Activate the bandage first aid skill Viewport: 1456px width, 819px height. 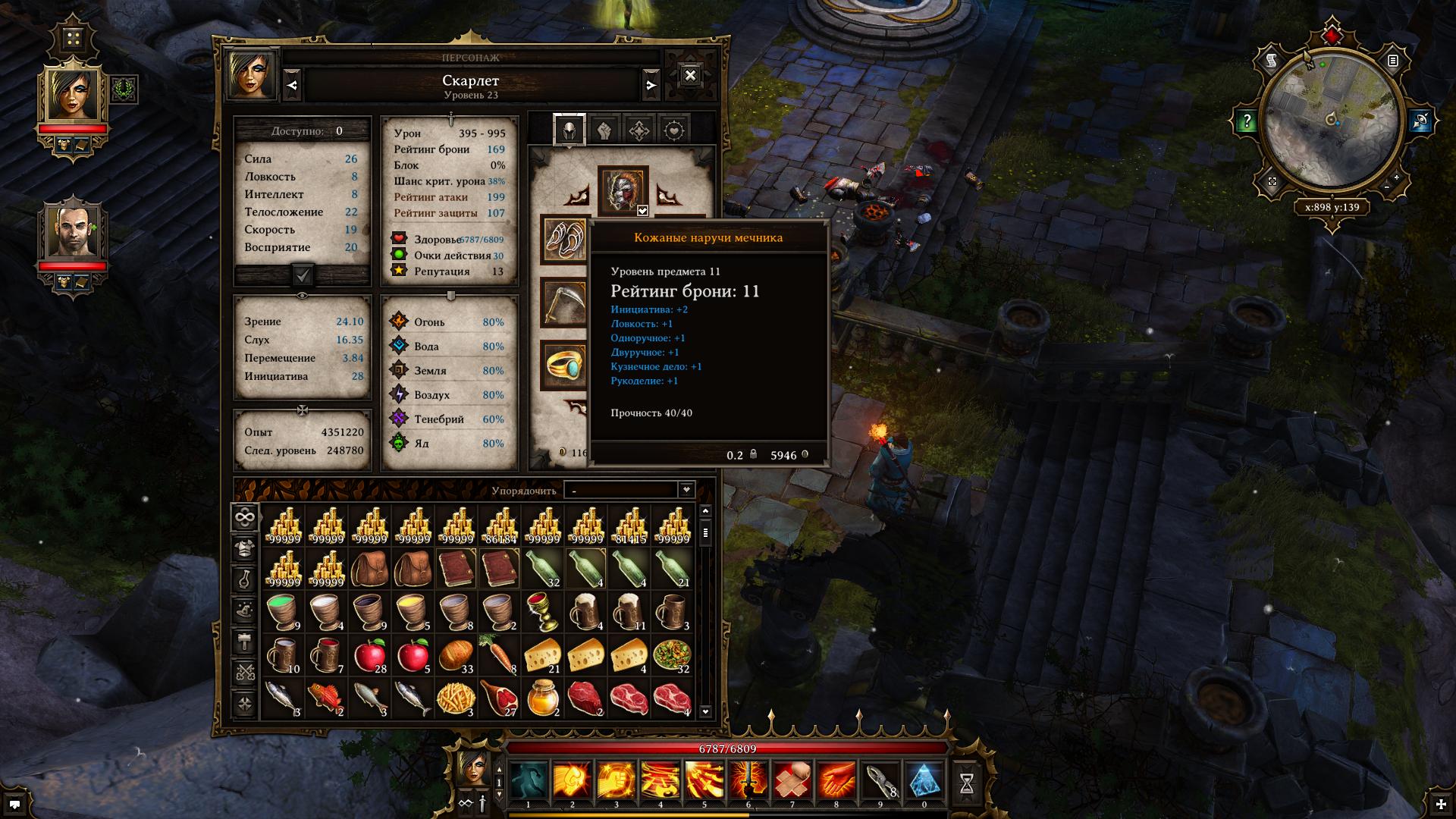792,781
